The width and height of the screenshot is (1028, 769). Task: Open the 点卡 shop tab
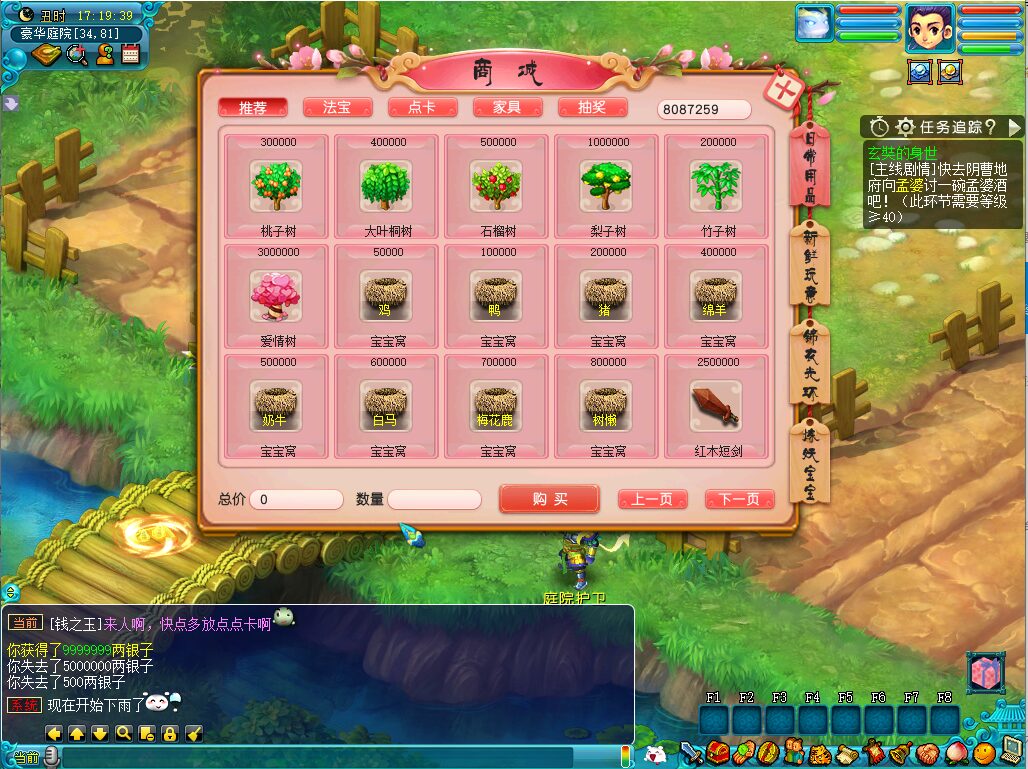(x=422, y=108)
